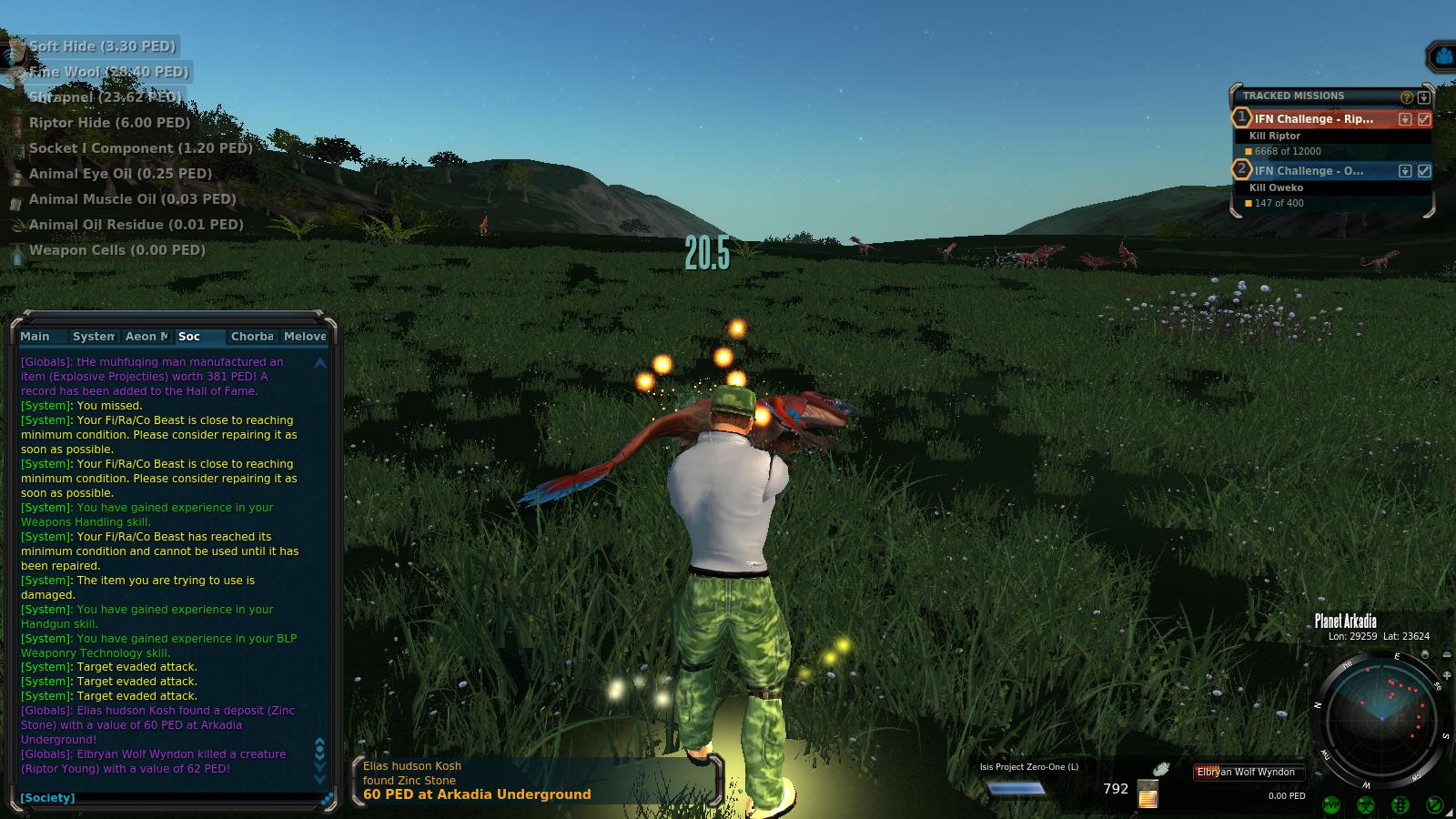The image size is (1456, 819).
Task: Switch to the Chorba chat tab
Action: pos(252,337)
